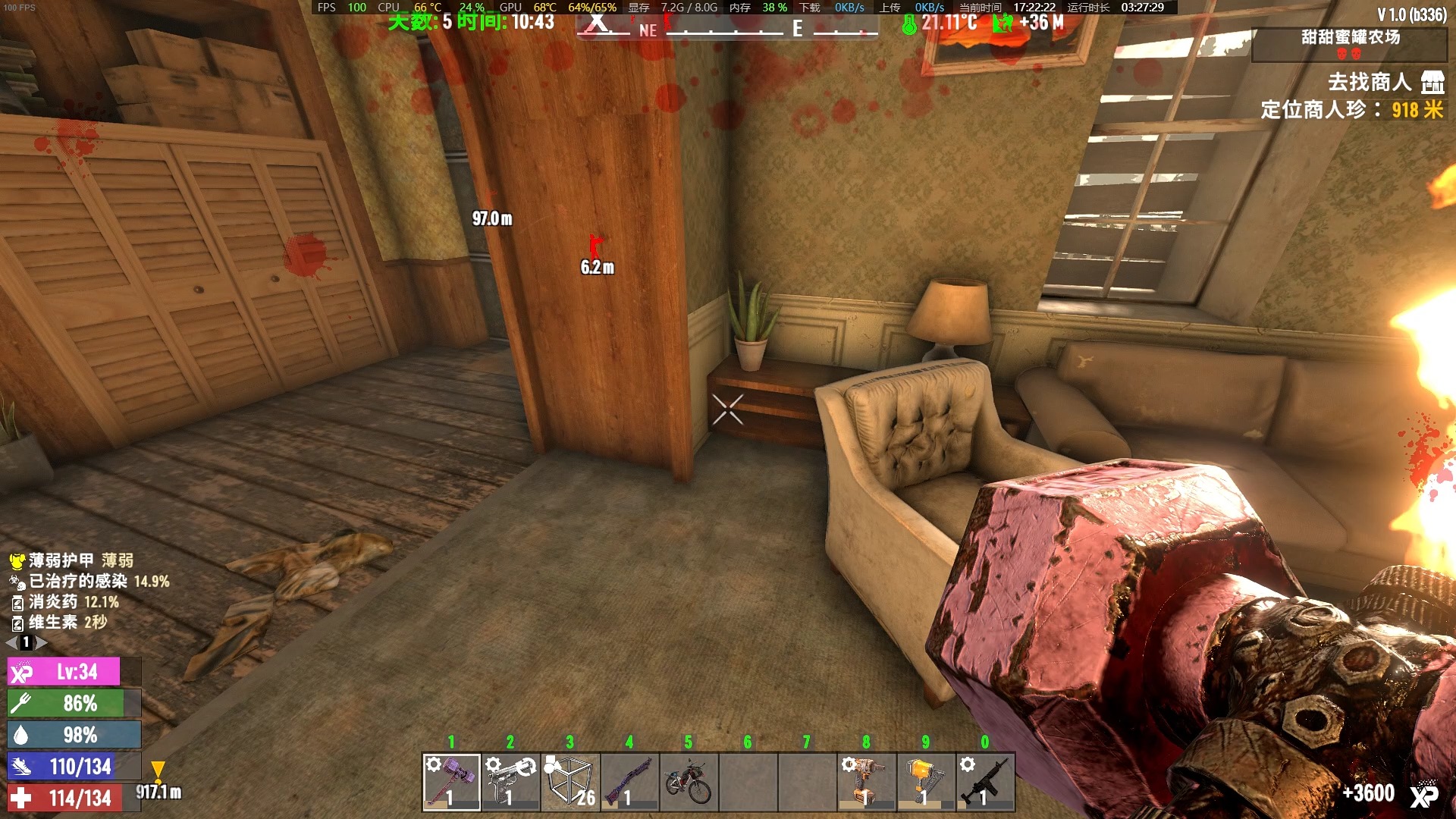Select the sledgehammer in hotbar slot 1

[x=451, y=782]
